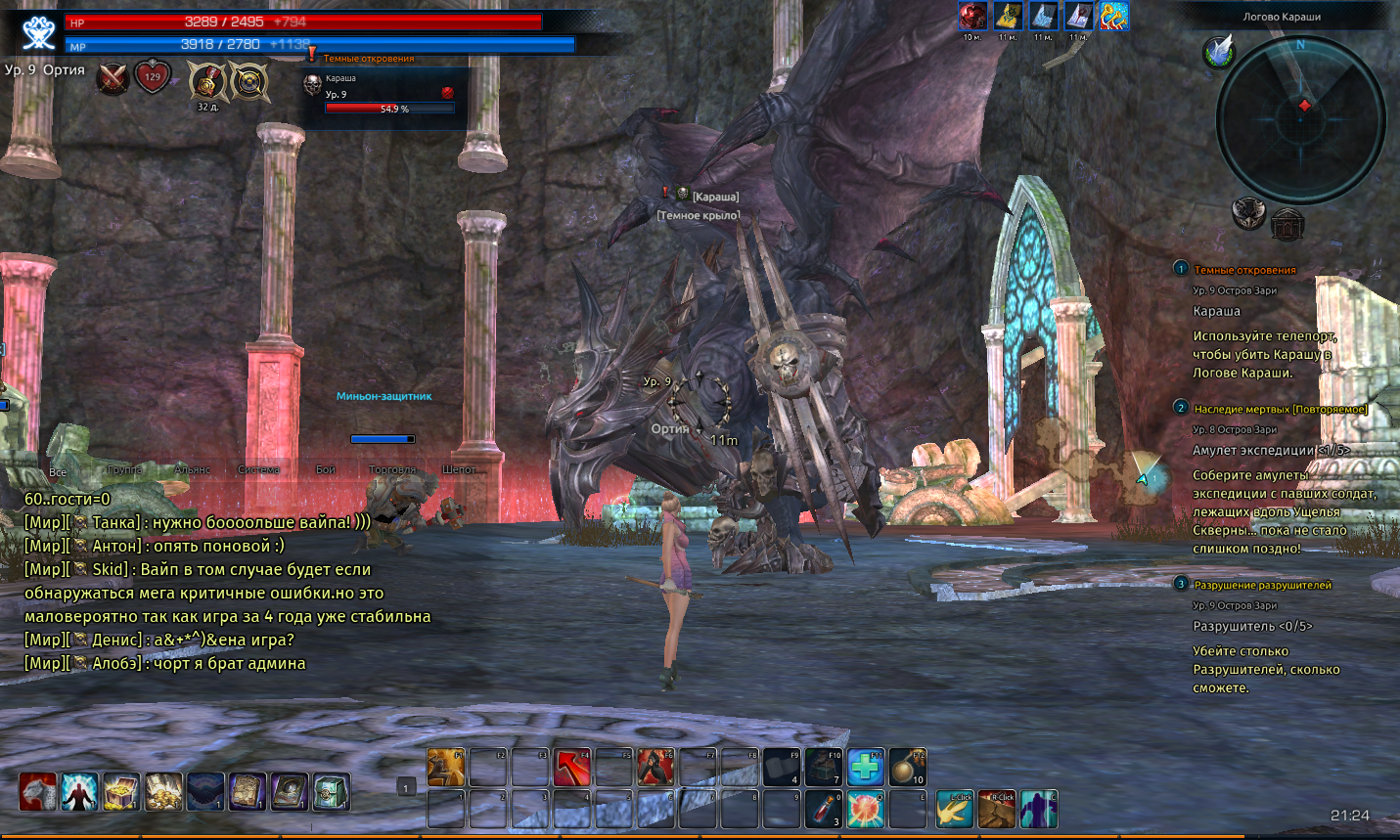Activate the red burst skill on Q
Screen dimensions: 1400x840
coord(866,810)
